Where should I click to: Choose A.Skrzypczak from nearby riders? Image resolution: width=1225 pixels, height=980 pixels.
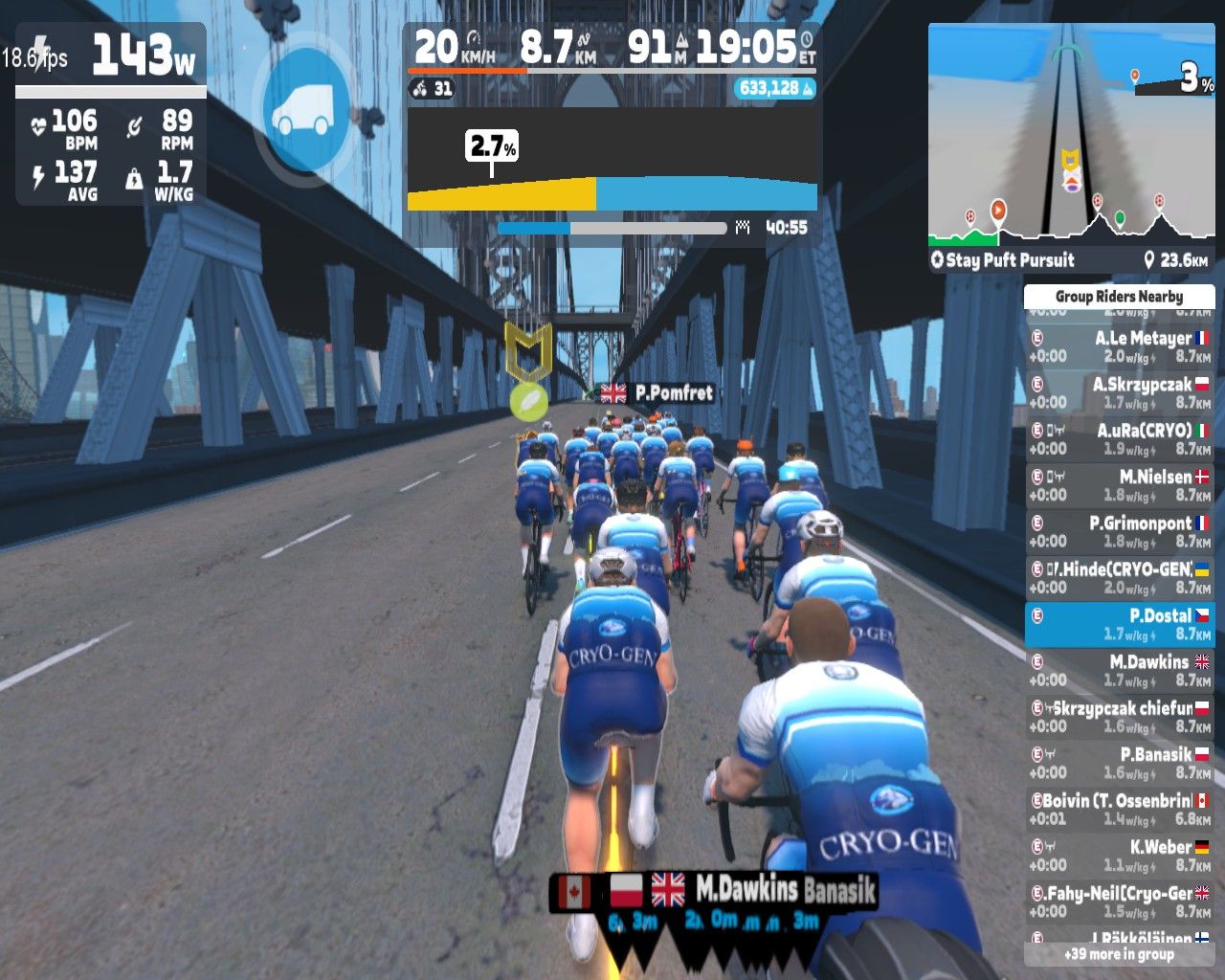pos(1119,392)
